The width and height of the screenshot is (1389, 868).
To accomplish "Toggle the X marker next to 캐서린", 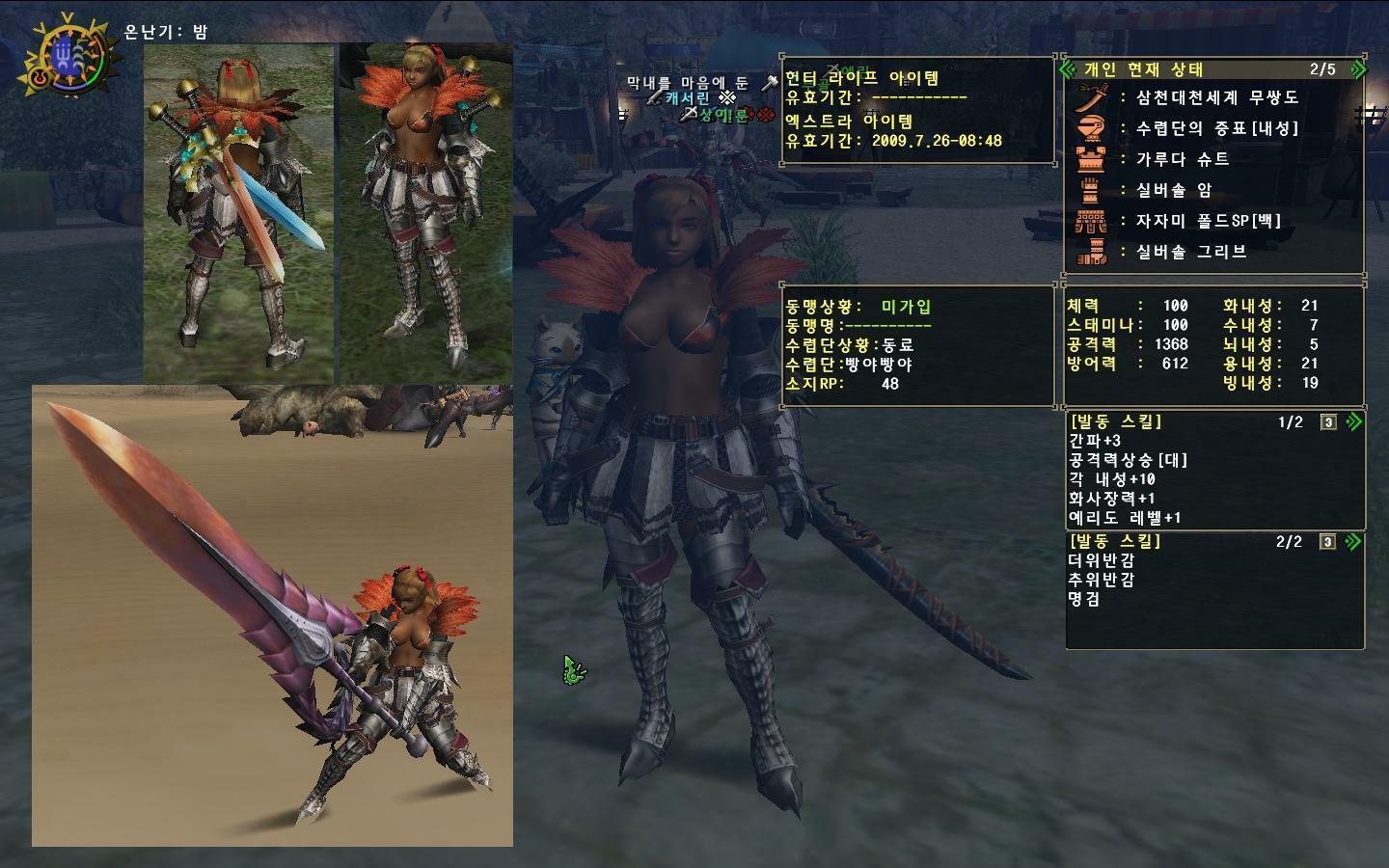I will point(726,98).
